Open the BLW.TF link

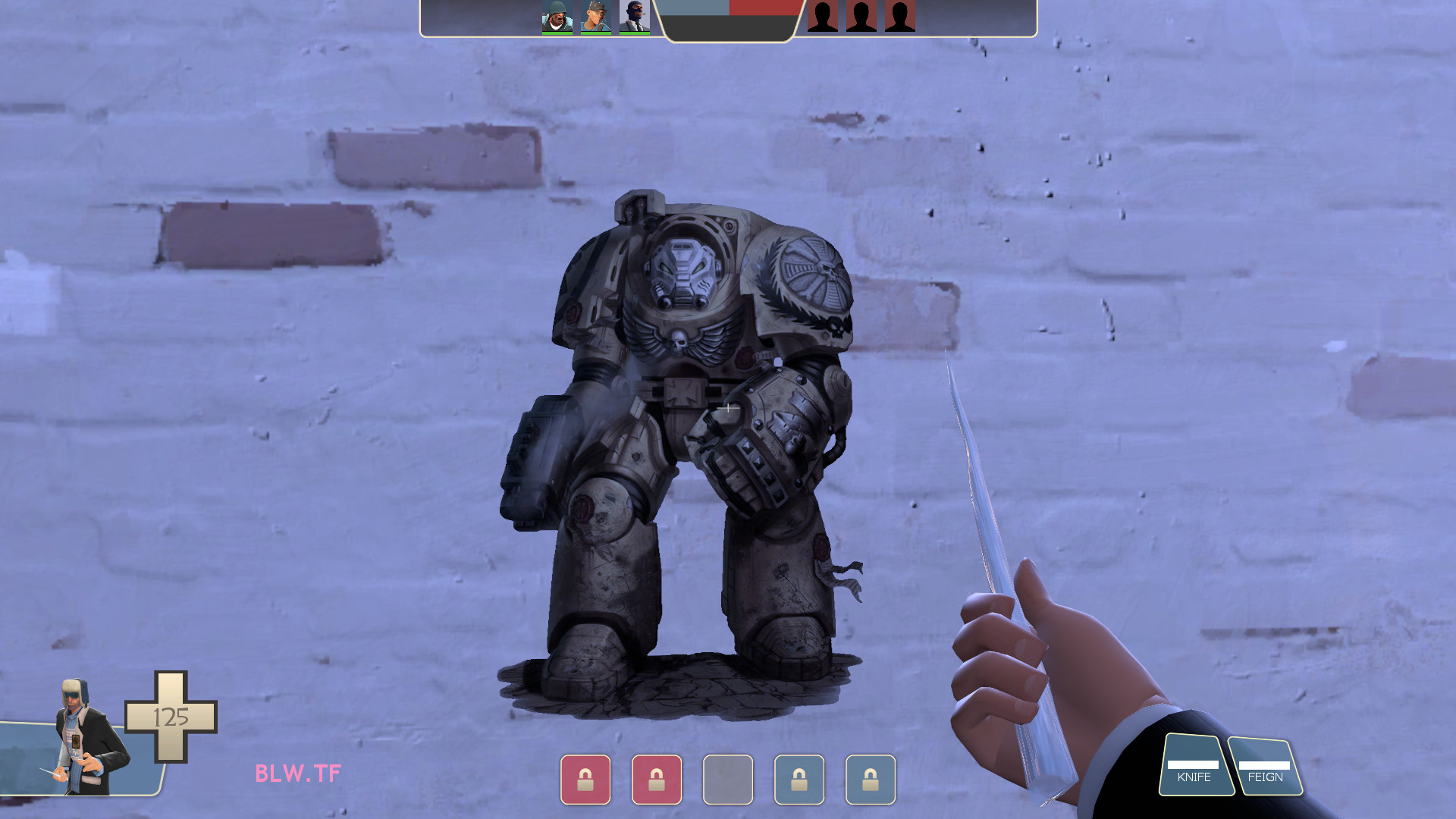[297, 775]
